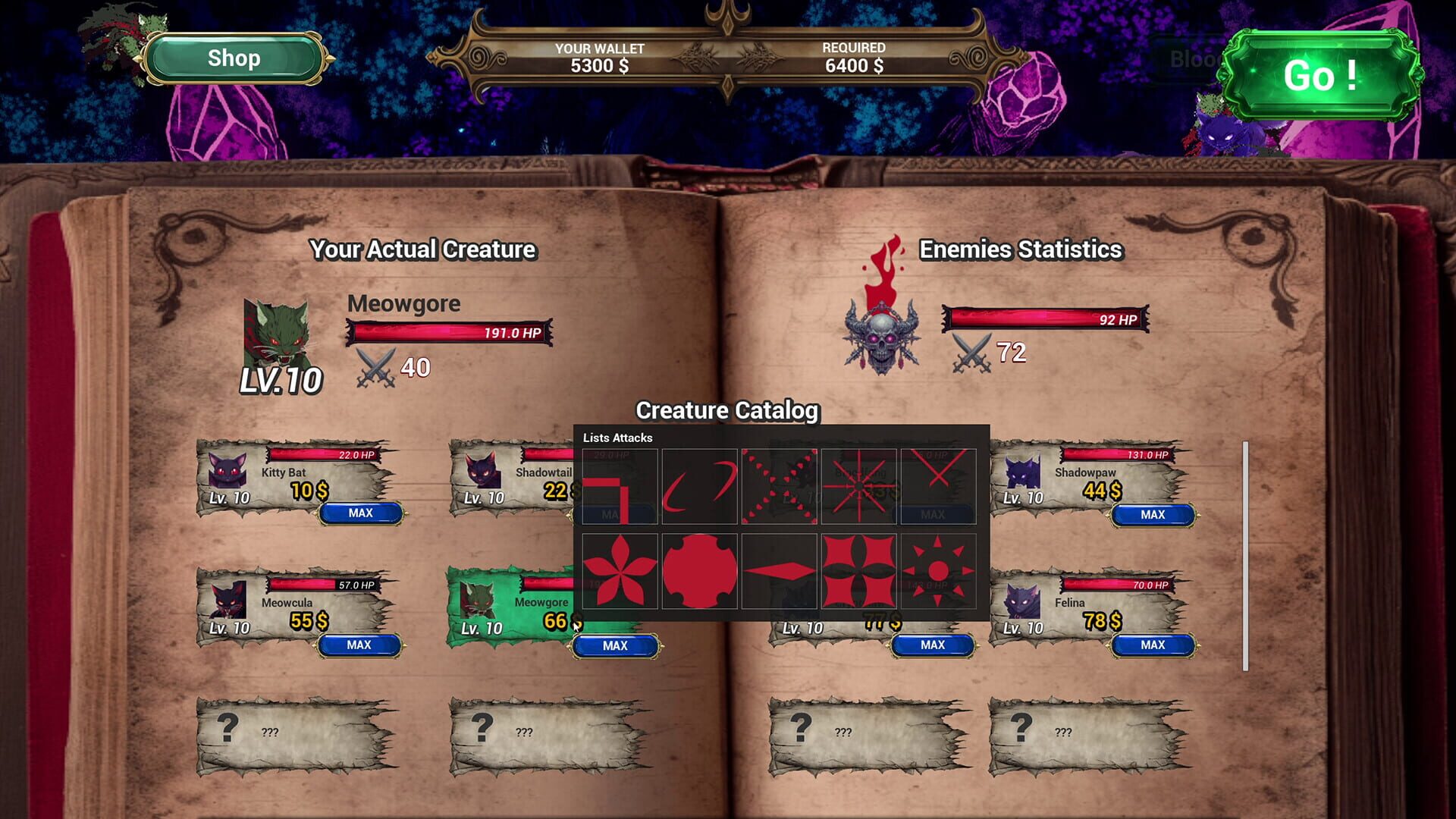Choose the triangle cross attack icon

pos(778,485)
